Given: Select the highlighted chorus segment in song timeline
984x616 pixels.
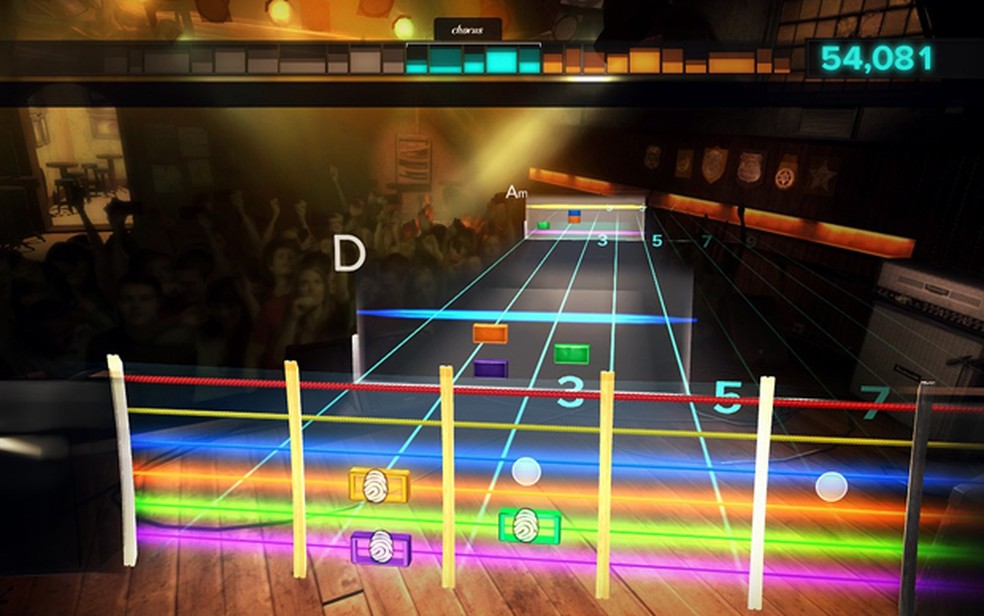Looking at the screenshot, I should 472,61.
